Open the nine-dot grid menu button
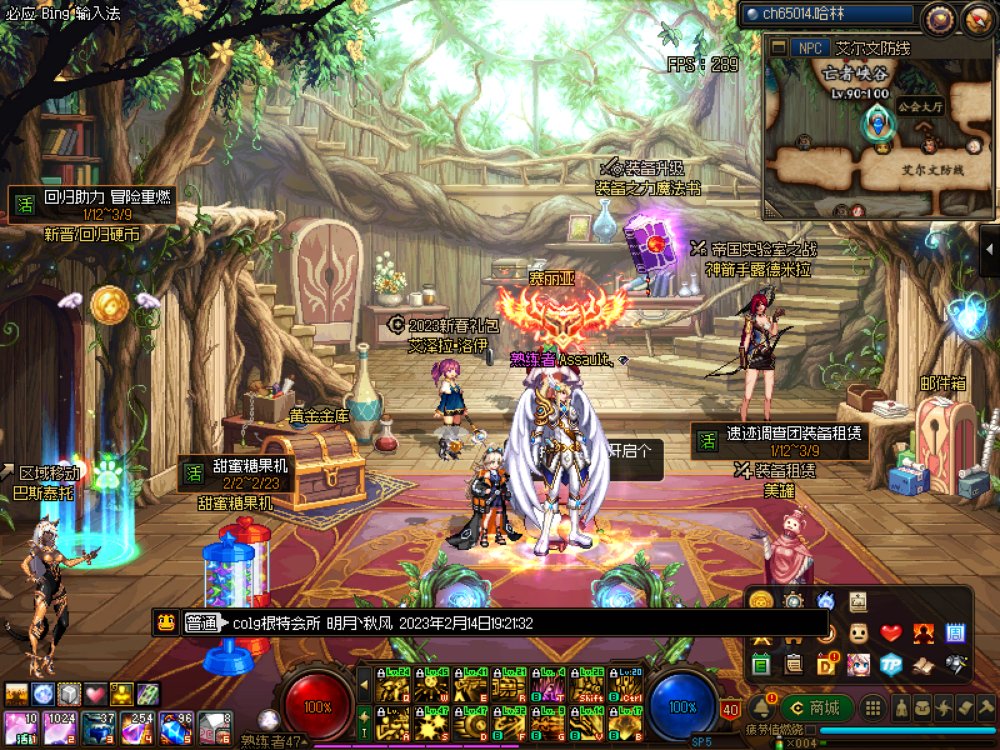The image size is (1000, 750). (873, 708)
